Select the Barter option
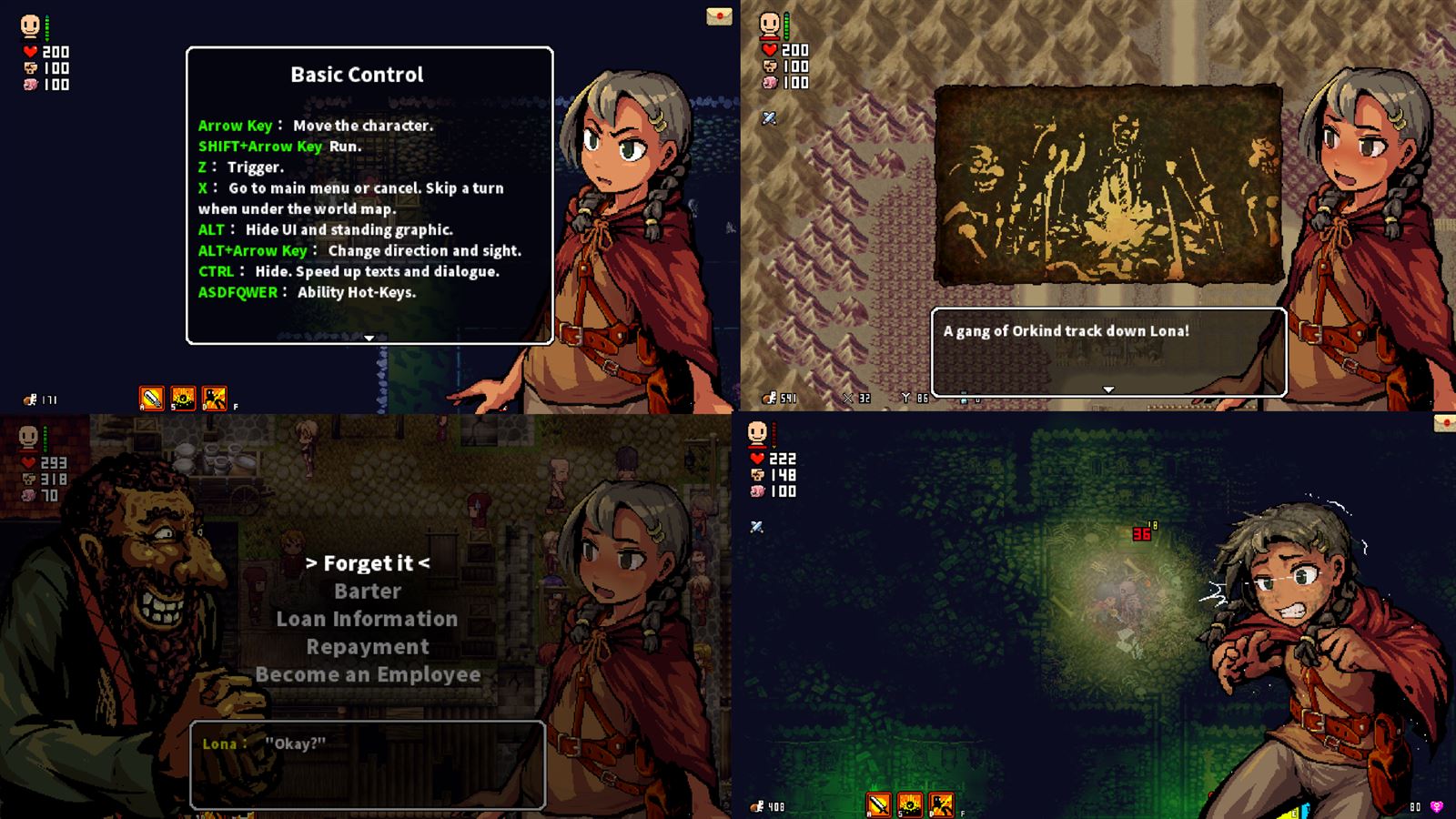 pyautogui.click(x=368, y=591)
